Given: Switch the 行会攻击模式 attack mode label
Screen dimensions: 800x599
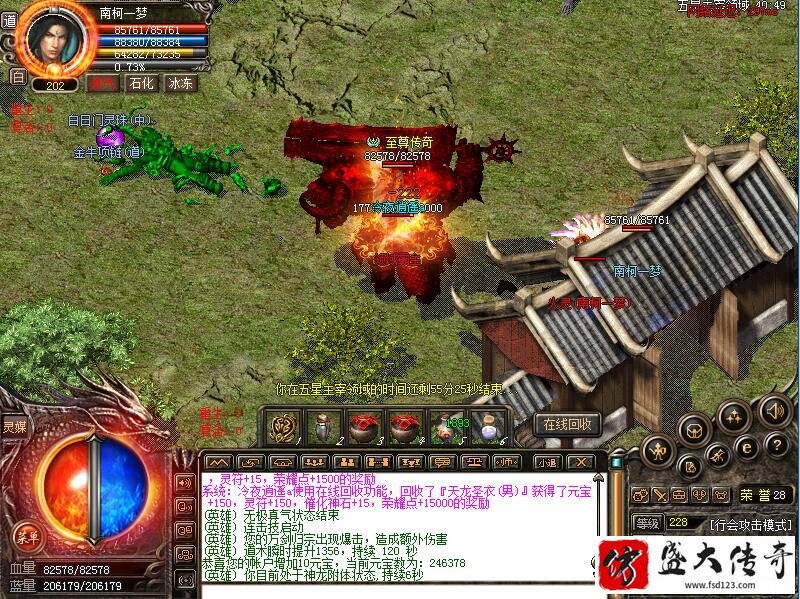Looking at the screenshot, I should [x=749, y=523].
